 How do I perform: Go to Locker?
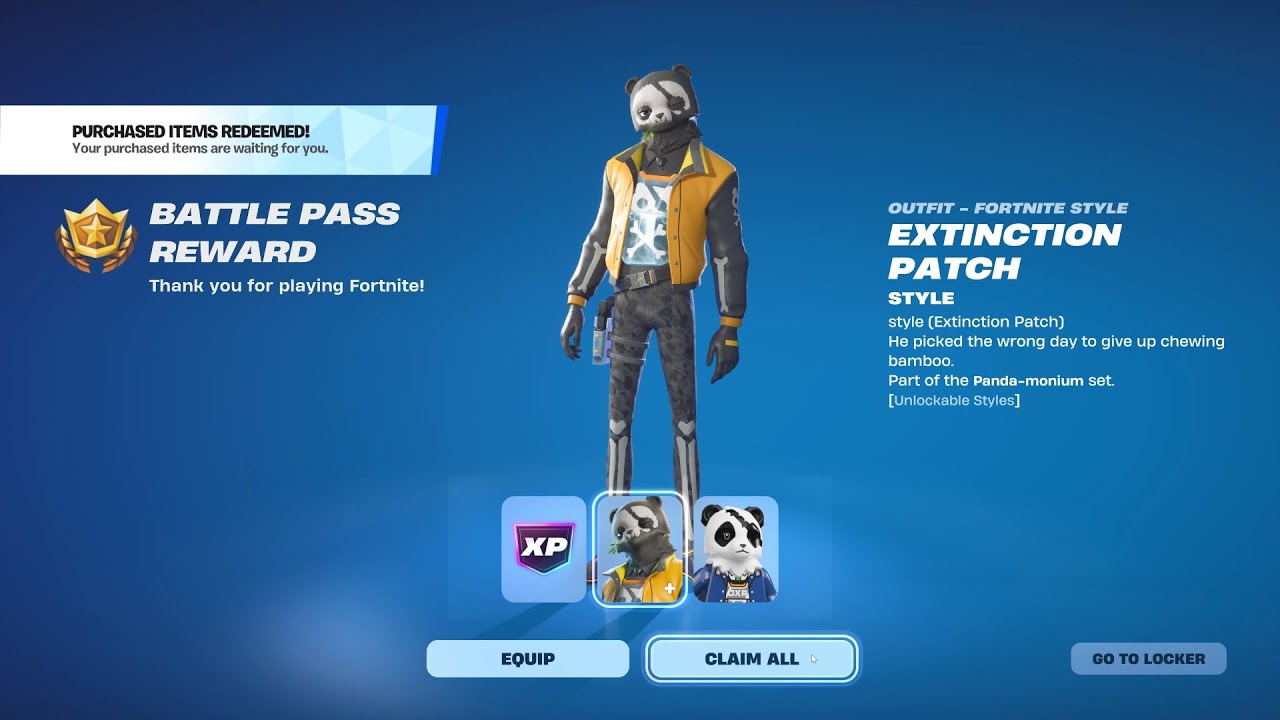(x=1148, y=659)
